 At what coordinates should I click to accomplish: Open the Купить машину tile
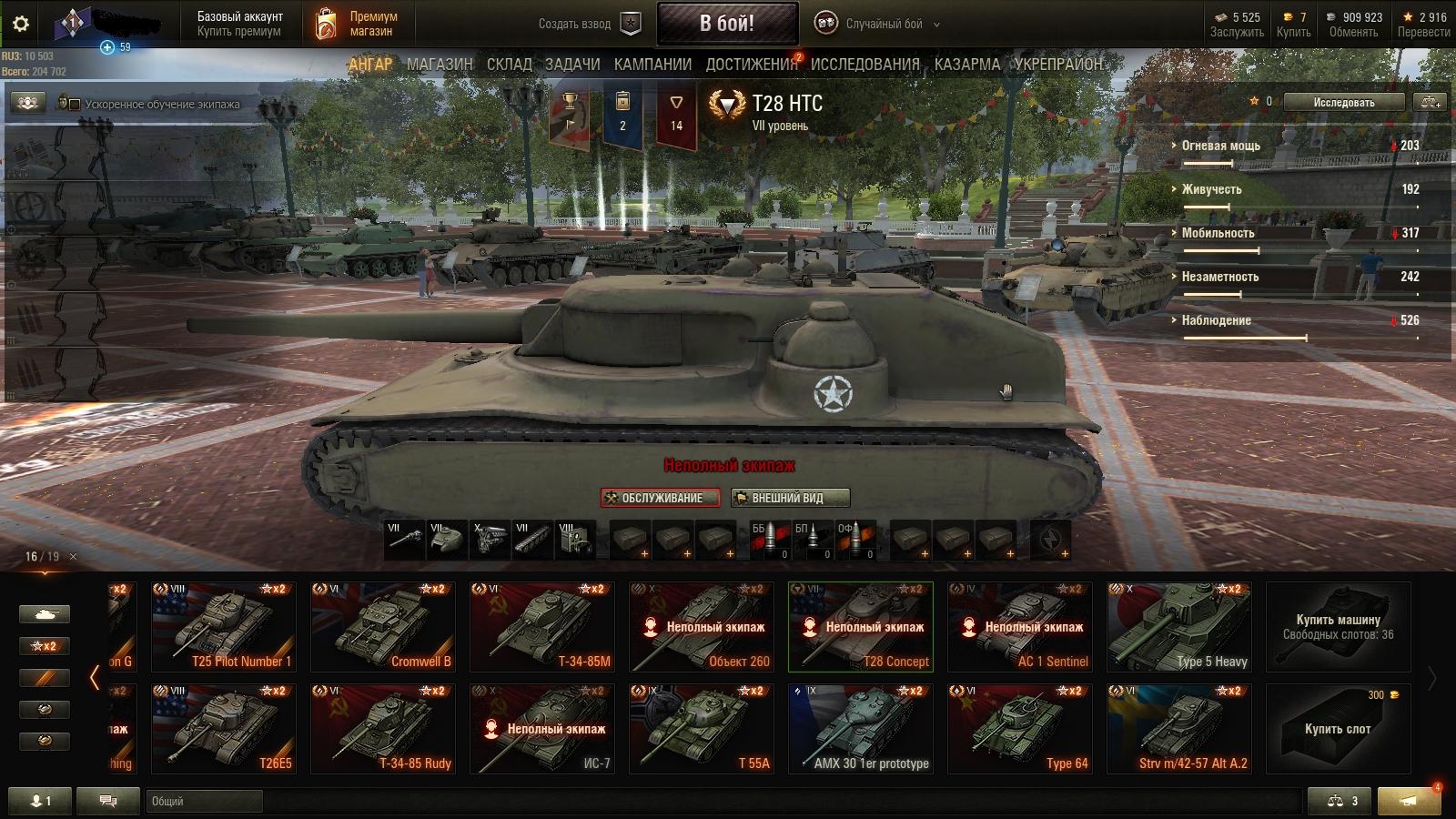(1338, 627)
